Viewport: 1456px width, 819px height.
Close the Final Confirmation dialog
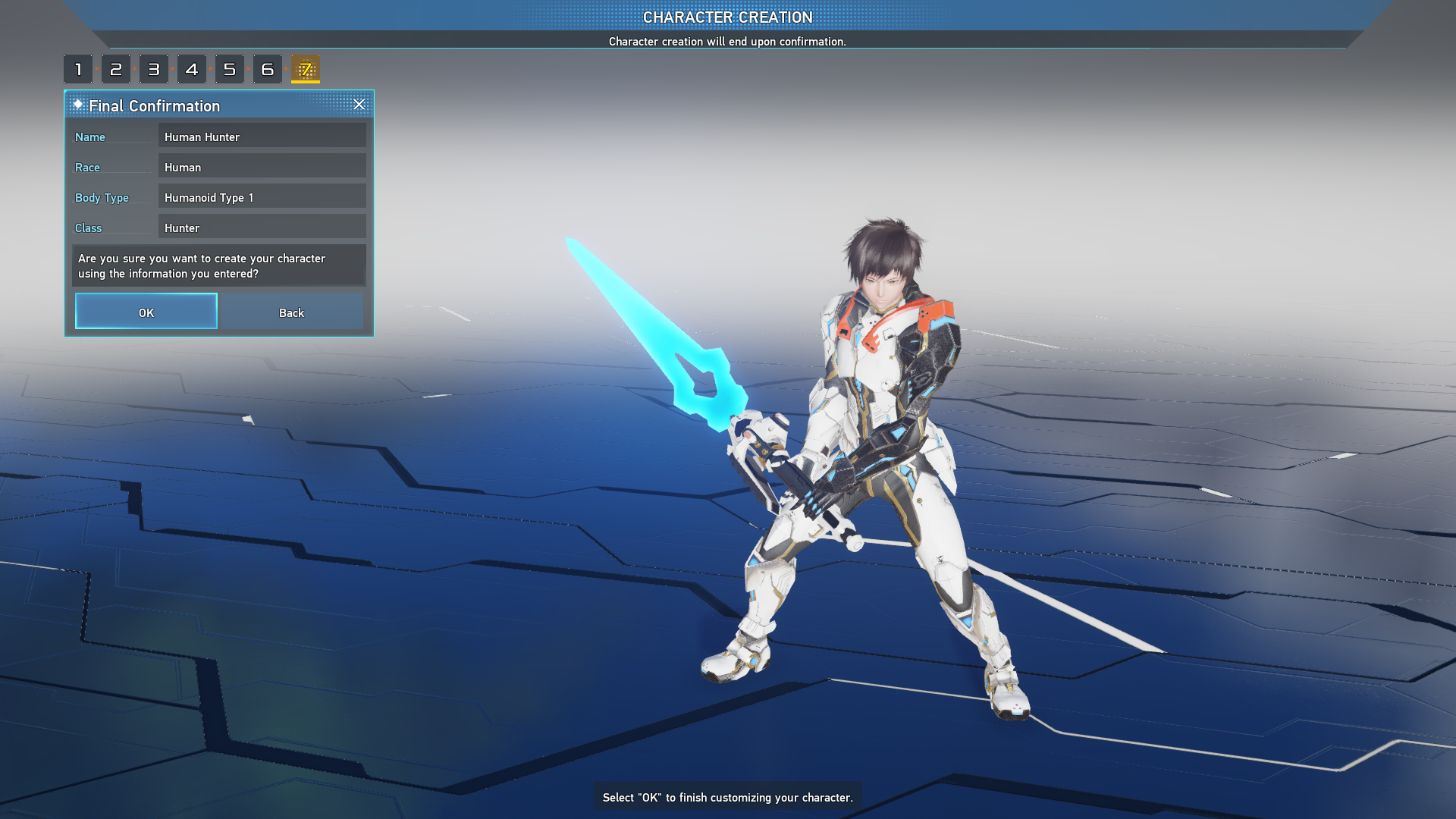point(359,105)
